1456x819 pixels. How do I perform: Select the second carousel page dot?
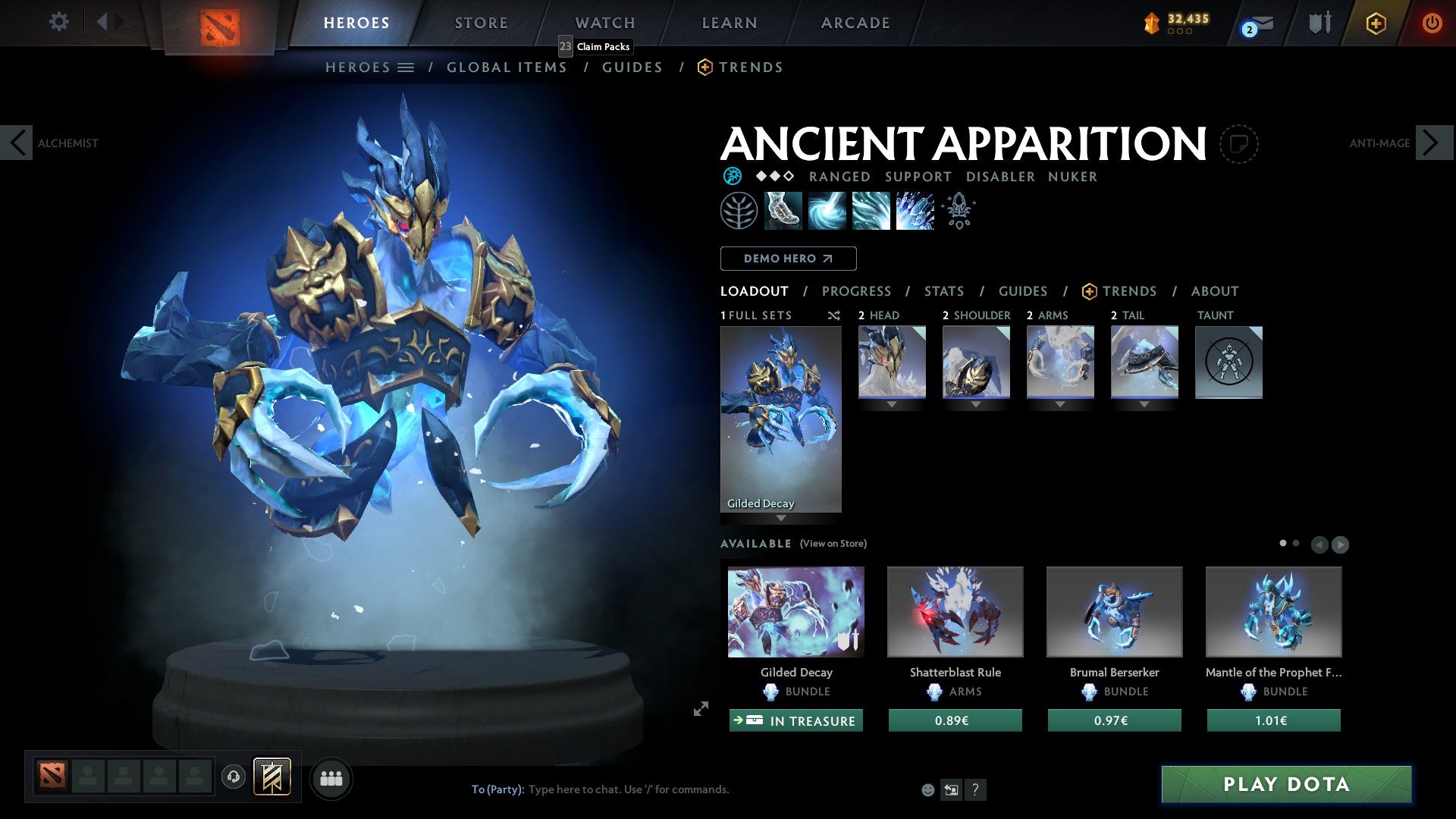[x=1295, y=543]
